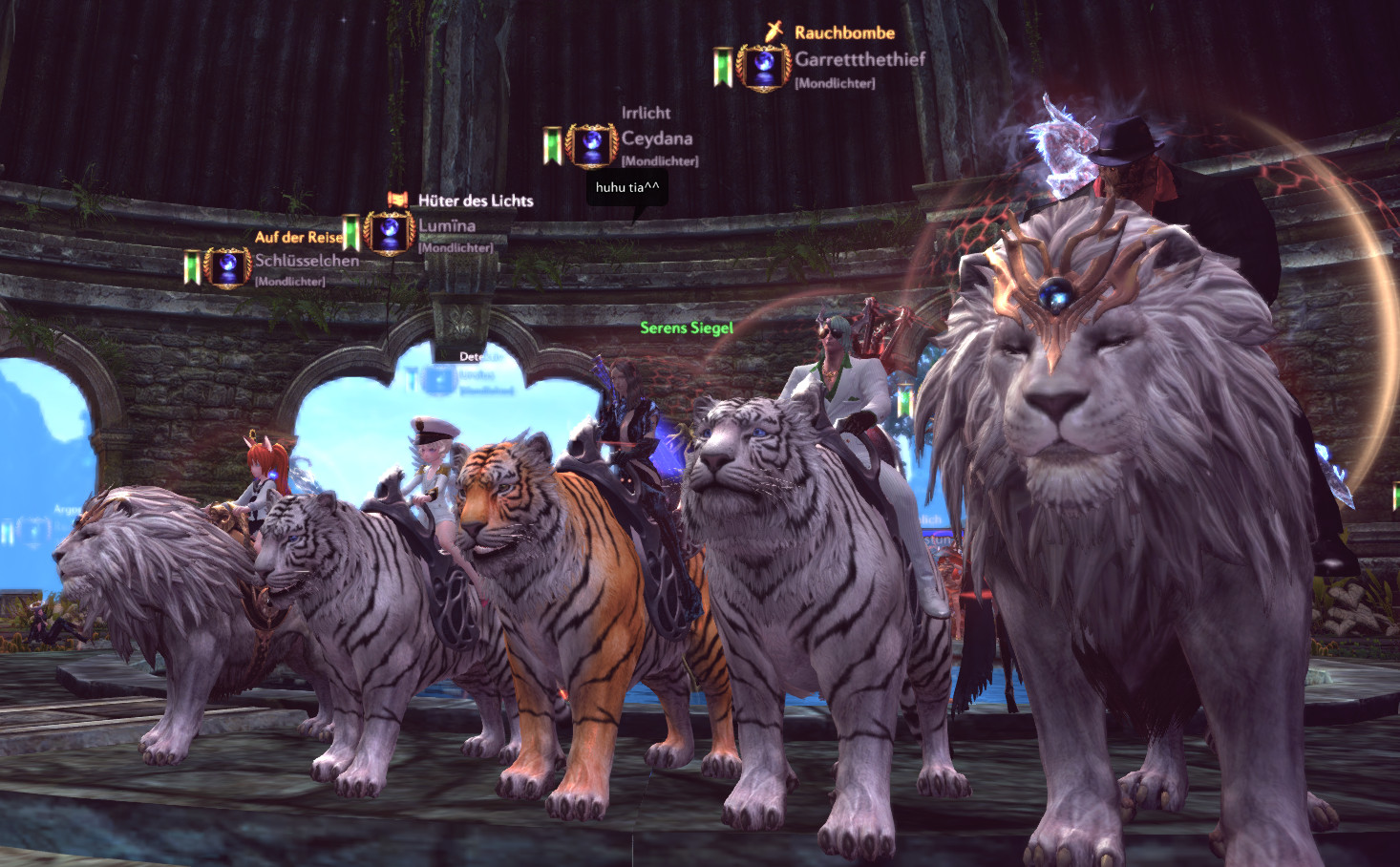1400x867 pixels.
Task: Select the Garrettthethief player nameplate
Action: [x=859, y=59]
